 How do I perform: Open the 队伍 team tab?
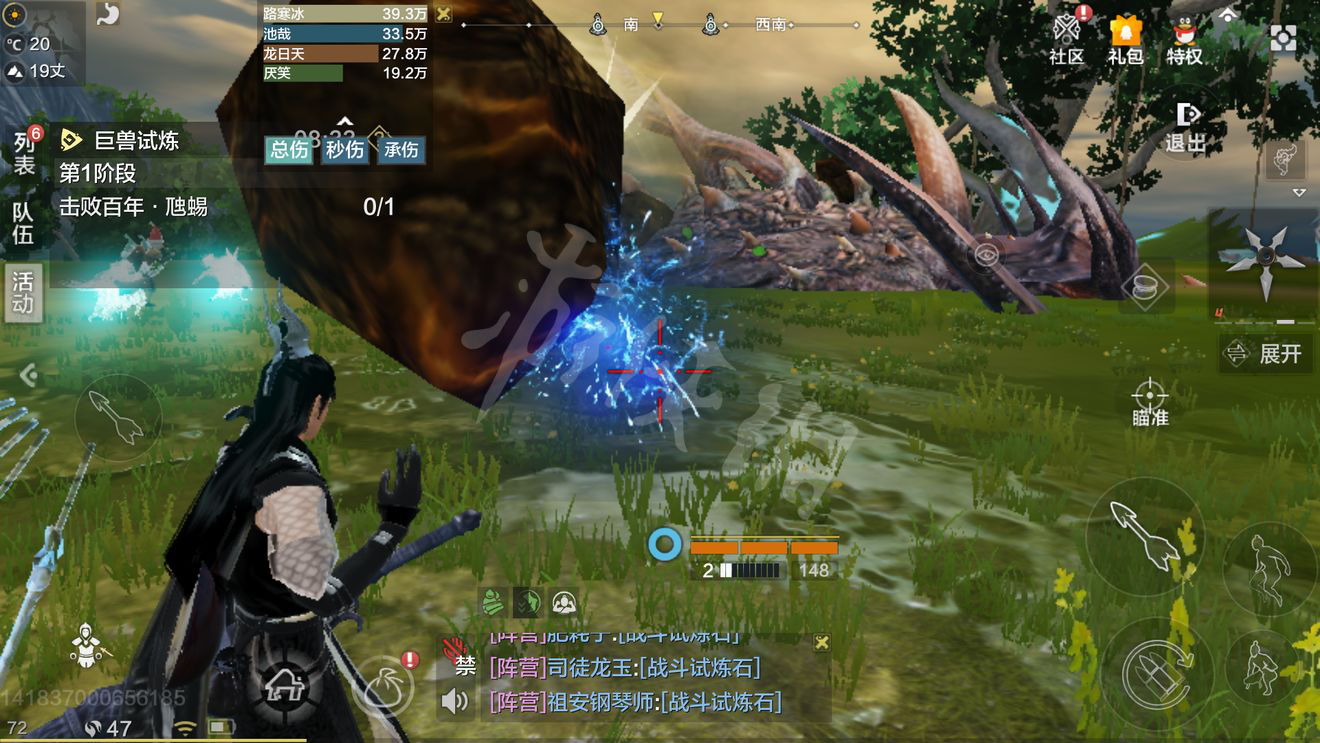tap(23, 223)
